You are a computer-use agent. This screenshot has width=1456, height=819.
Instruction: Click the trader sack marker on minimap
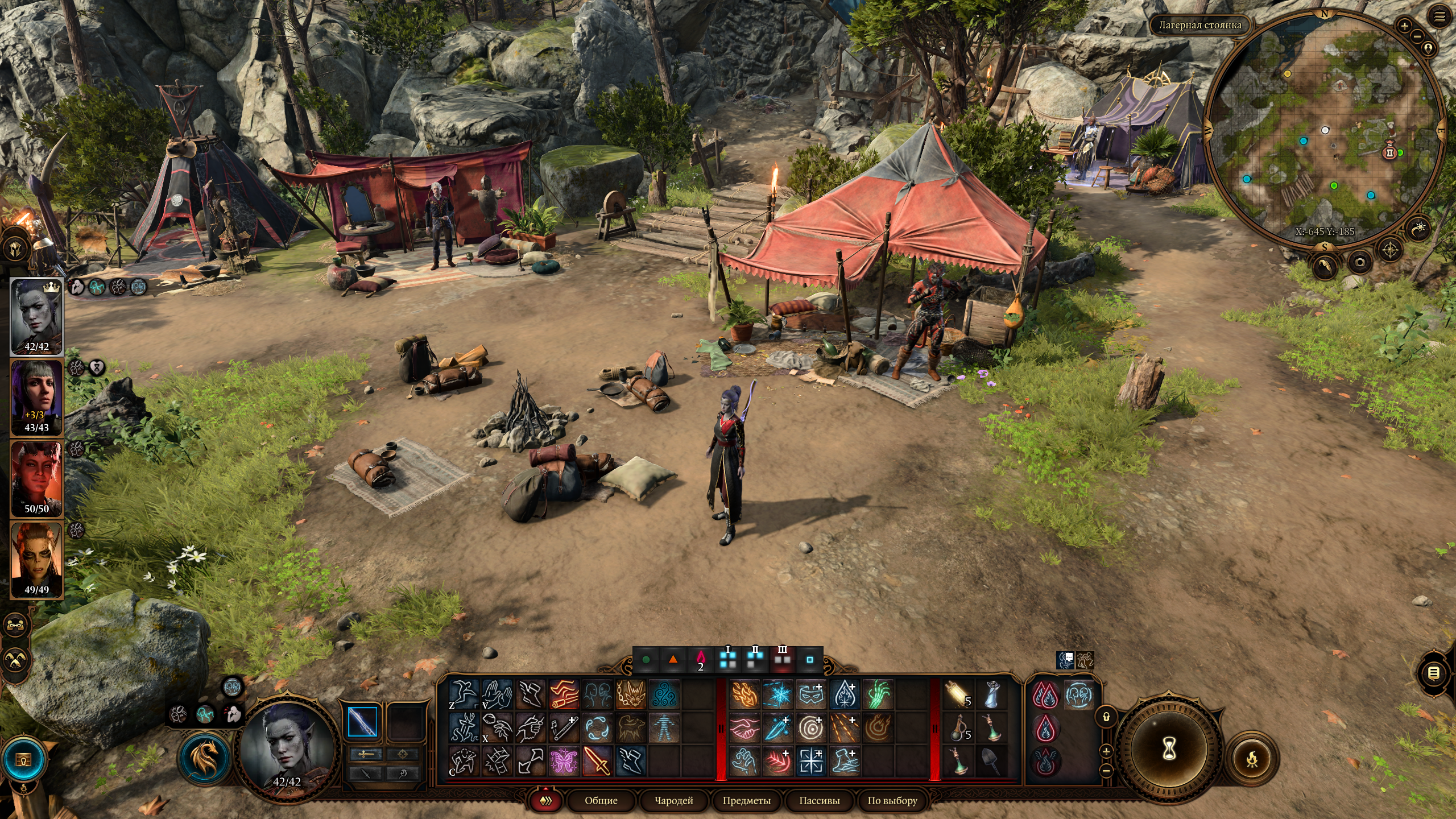click(1389, 152)
